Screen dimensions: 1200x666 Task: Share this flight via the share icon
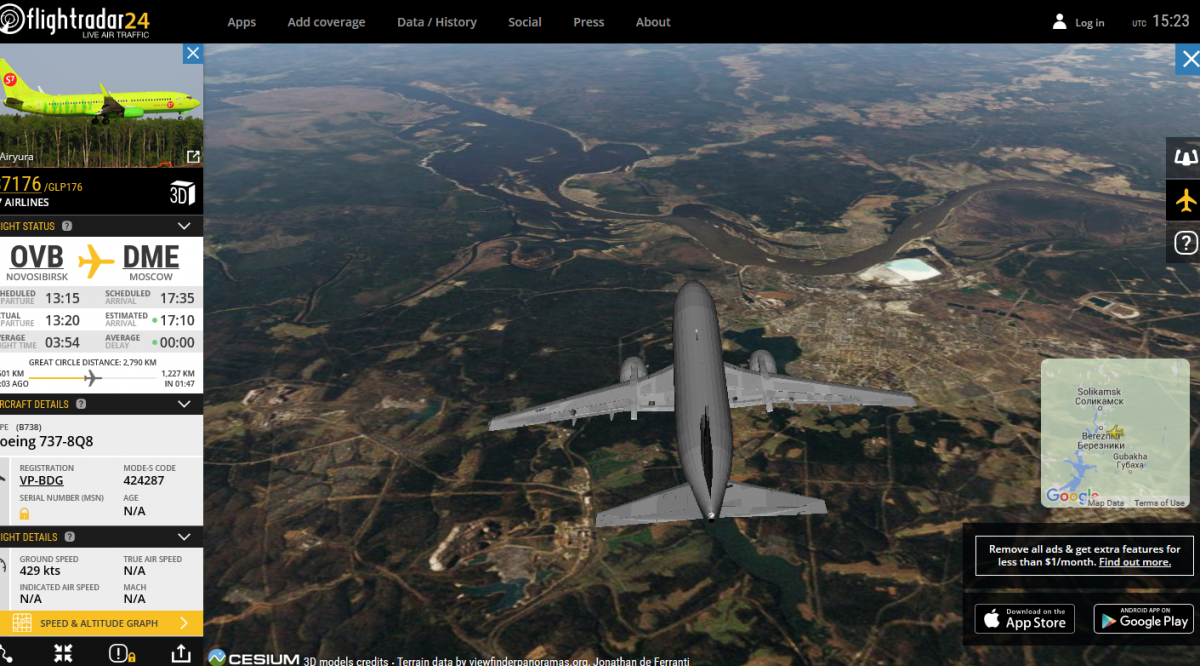(180, 653)
